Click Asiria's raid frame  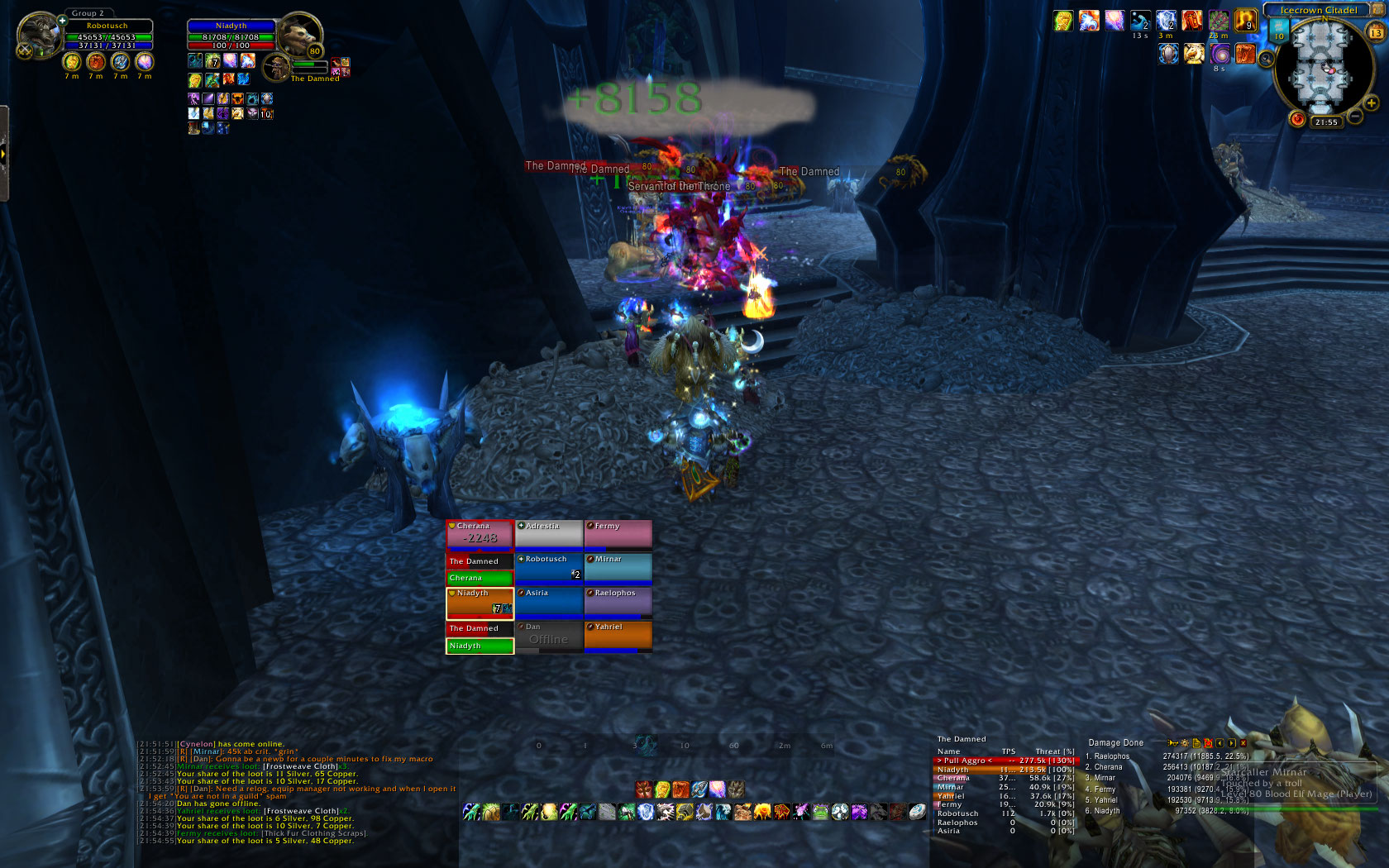[x=549, y=603]
